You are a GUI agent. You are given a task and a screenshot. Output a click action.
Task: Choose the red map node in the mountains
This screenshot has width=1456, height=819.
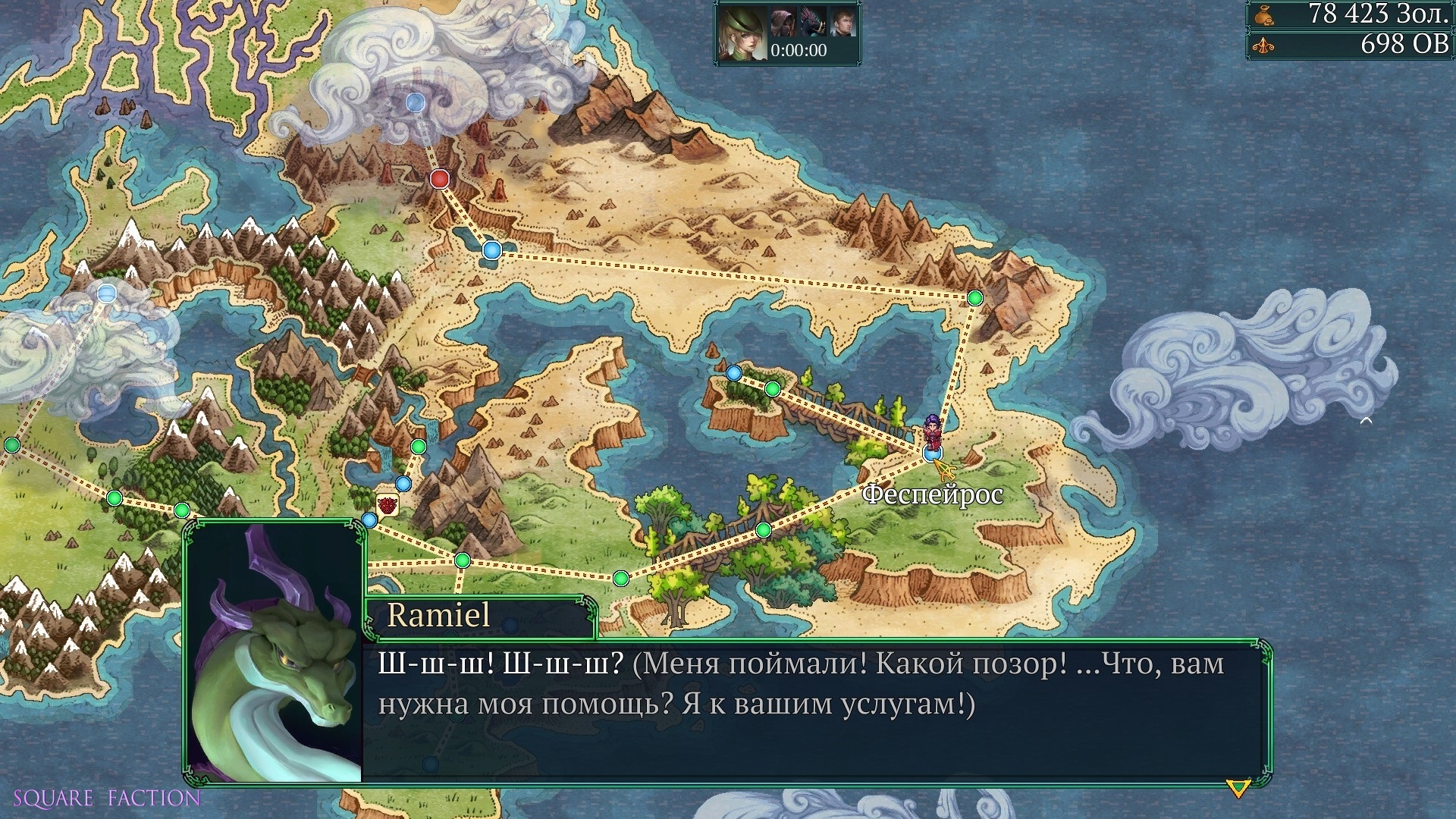click(x=440, y=179)
